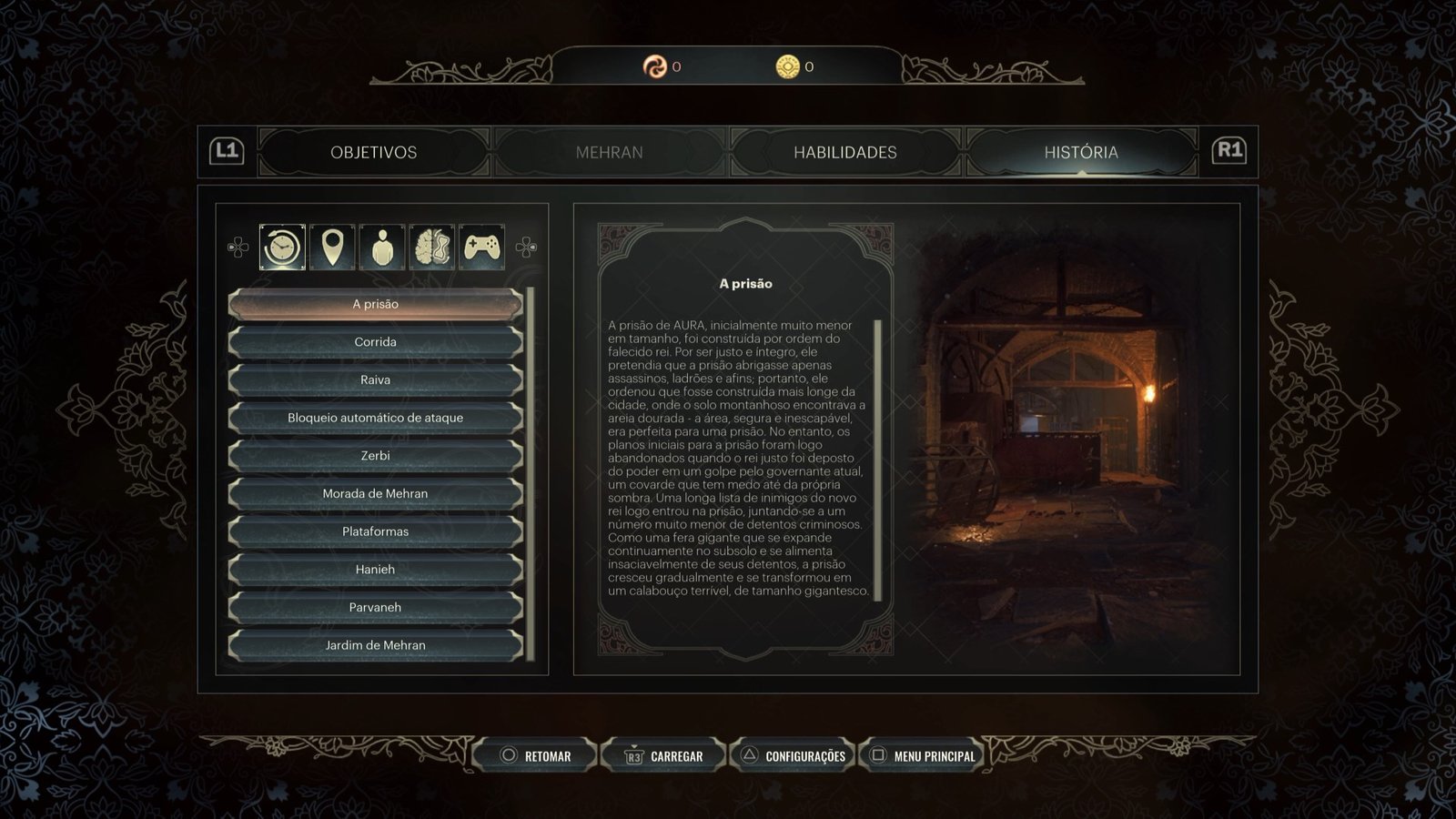Click the Menu Principal button
The height and width of the screenshot is (819, 1456).
tap(924, 755)
